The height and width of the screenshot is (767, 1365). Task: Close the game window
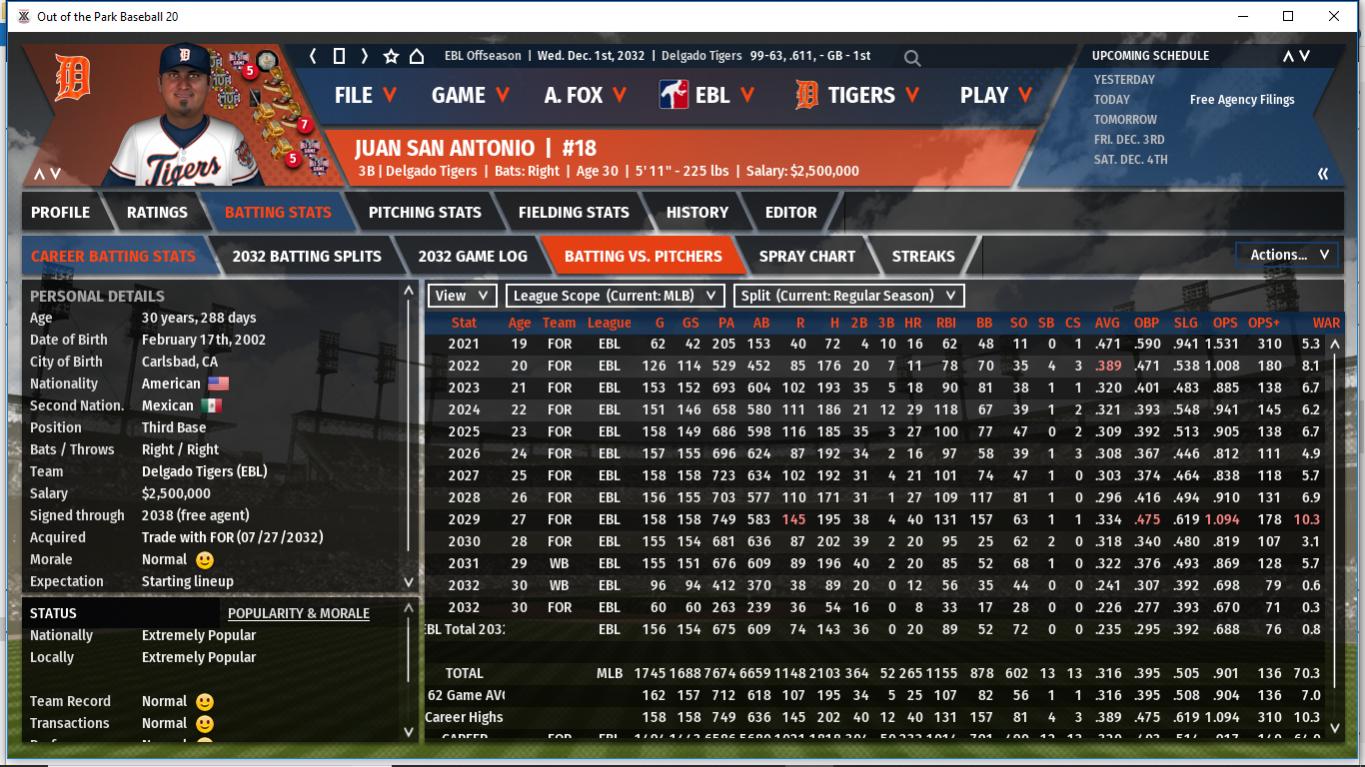point(1334,16)
